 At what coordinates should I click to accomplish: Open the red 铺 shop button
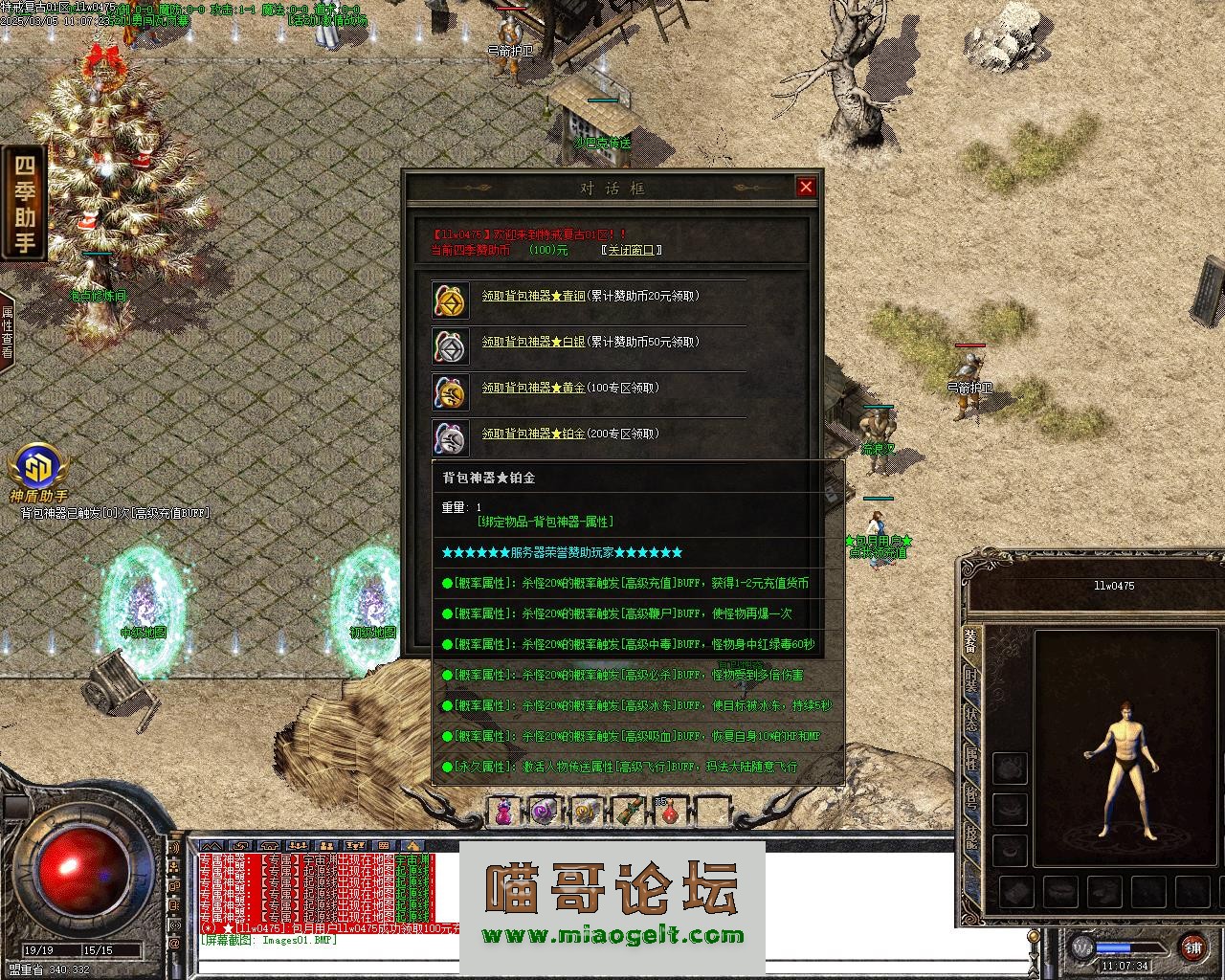pos(1192,947)
